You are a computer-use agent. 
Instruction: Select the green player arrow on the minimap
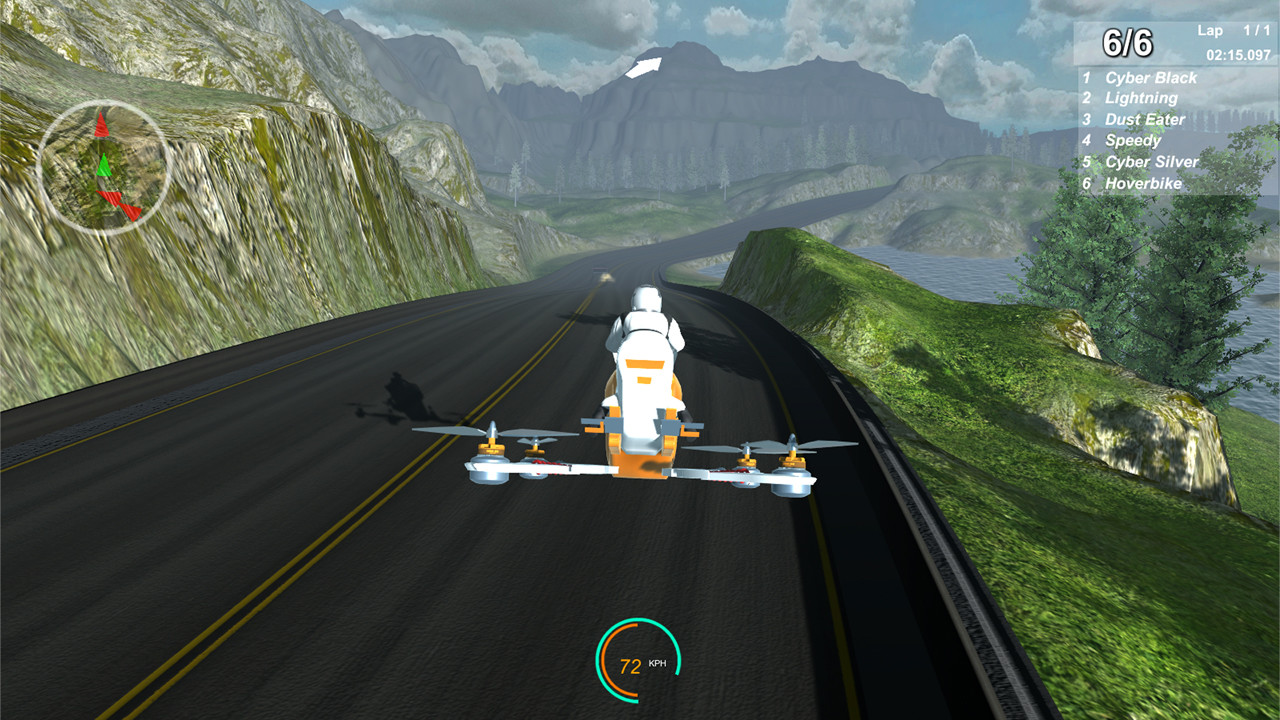click(104, 164)
